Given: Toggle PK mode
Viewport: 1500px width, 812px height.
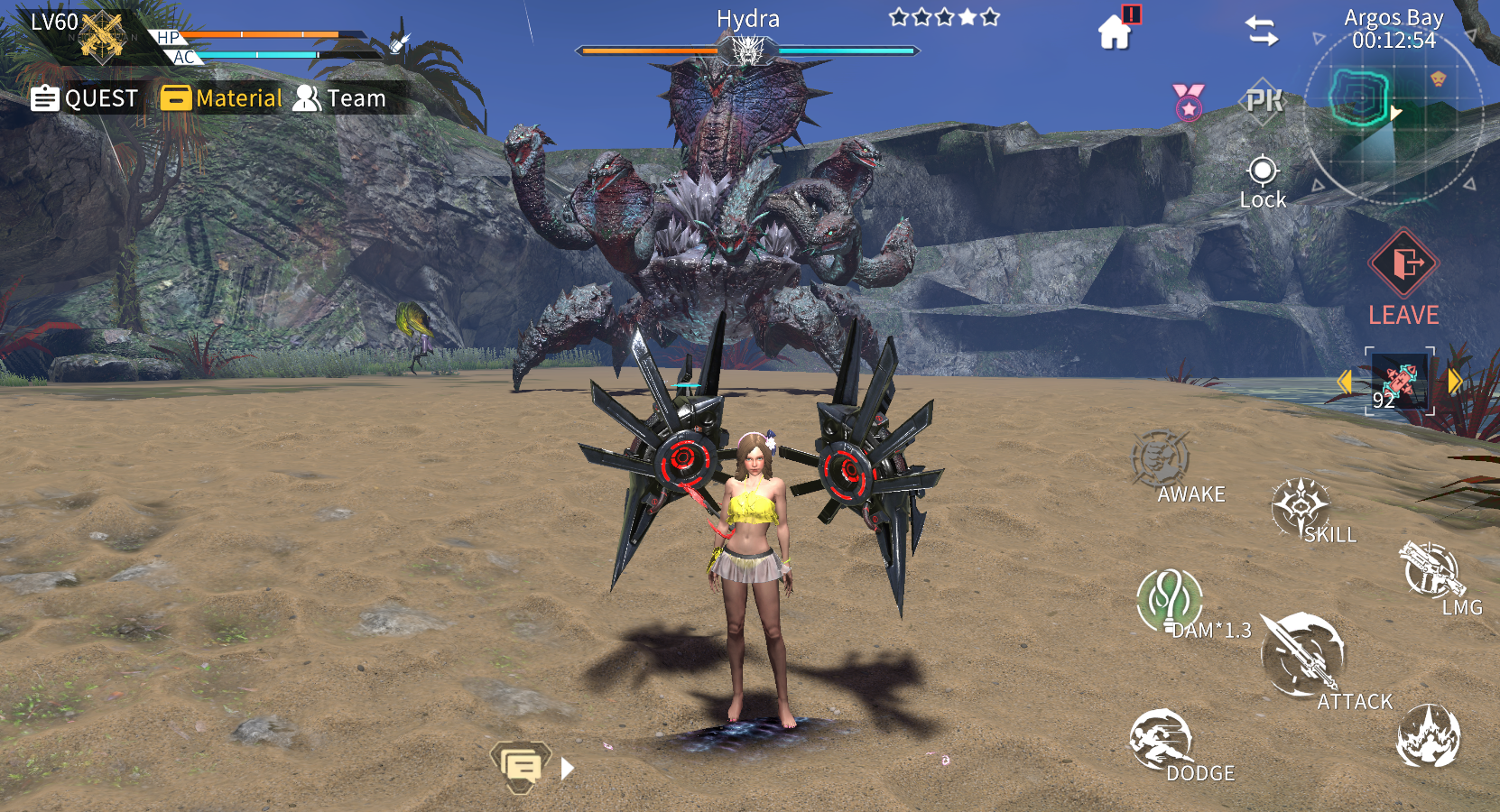Looking at the screenshot, I should pyautogui.click(x=1264, y=100).
